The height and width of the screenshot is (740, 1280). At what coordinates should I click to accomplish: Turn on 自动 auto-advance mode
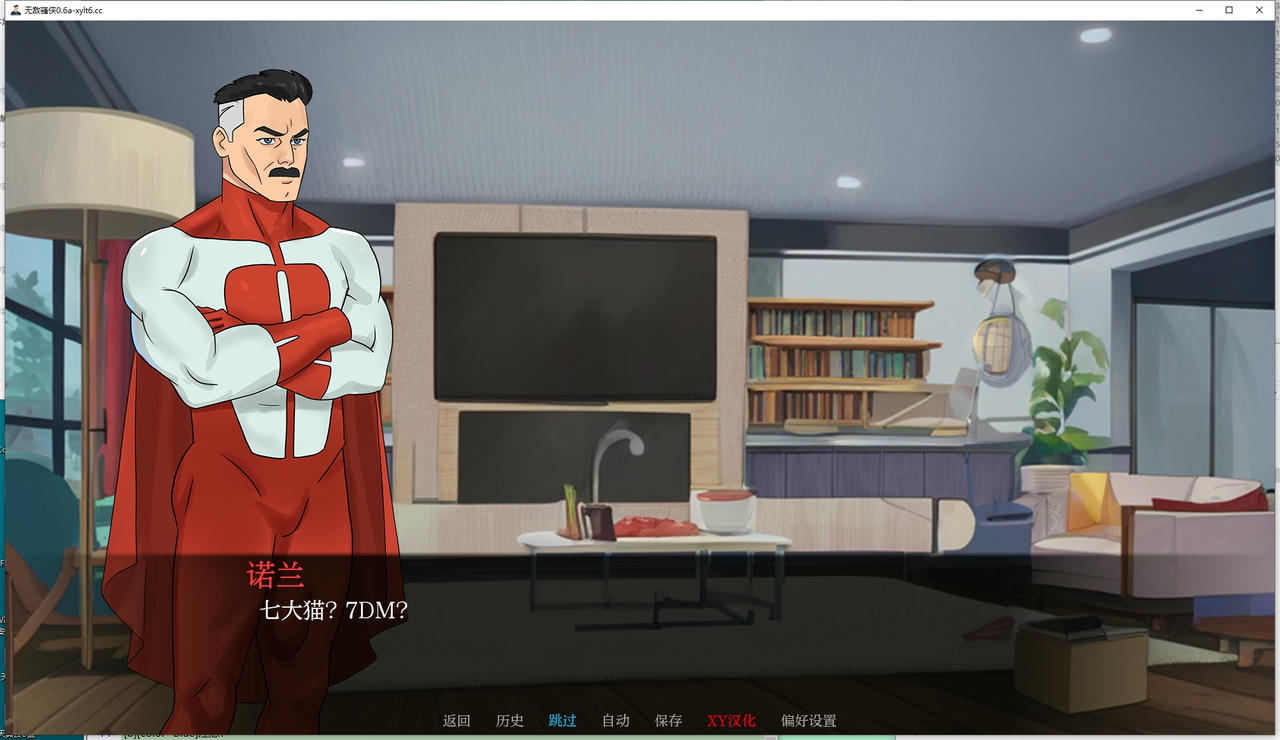click(x=615, y=720)
